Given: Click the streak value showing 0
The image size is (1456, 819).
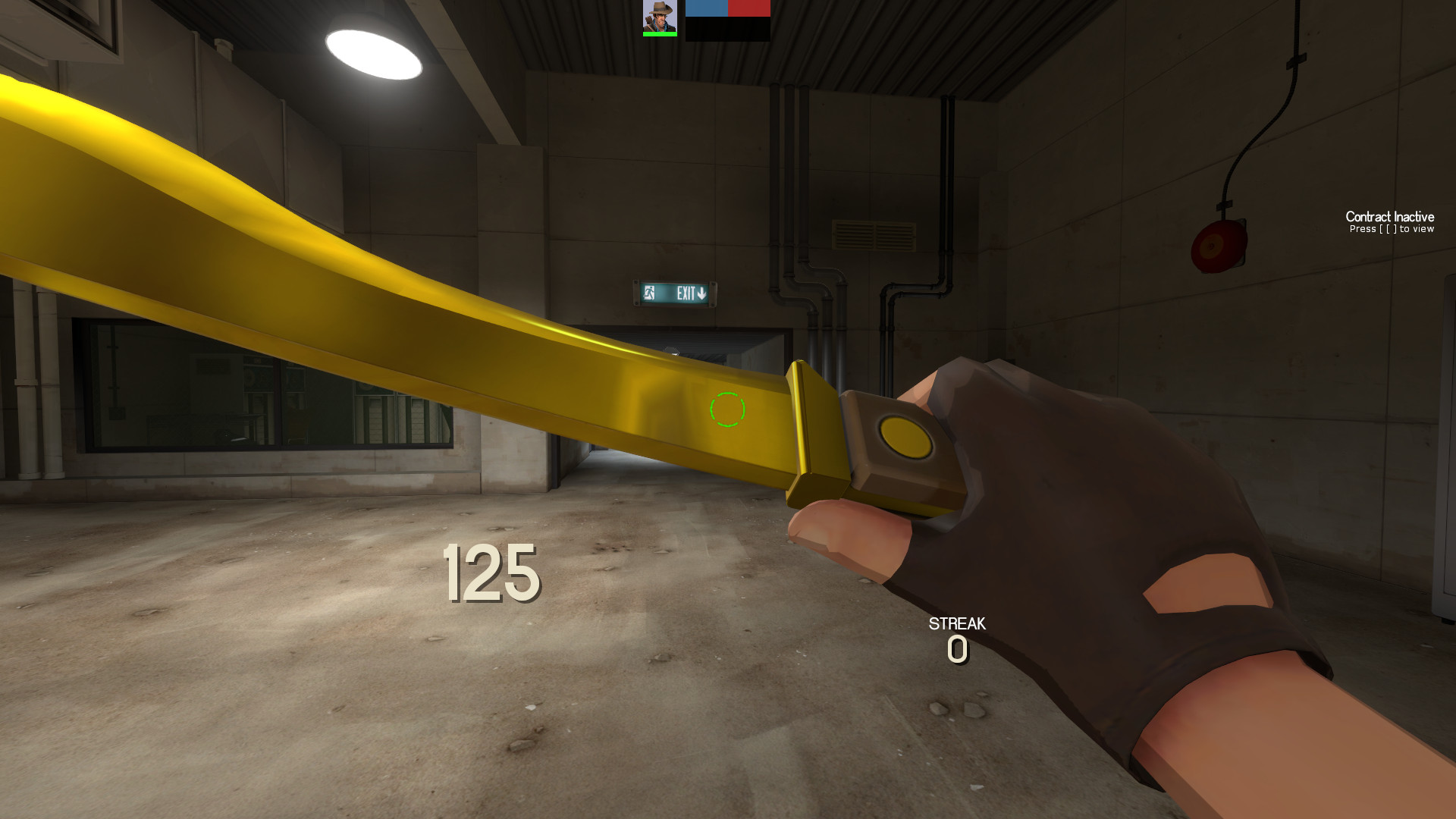Looking at the screenshot, I should click(x=956, y=648).
